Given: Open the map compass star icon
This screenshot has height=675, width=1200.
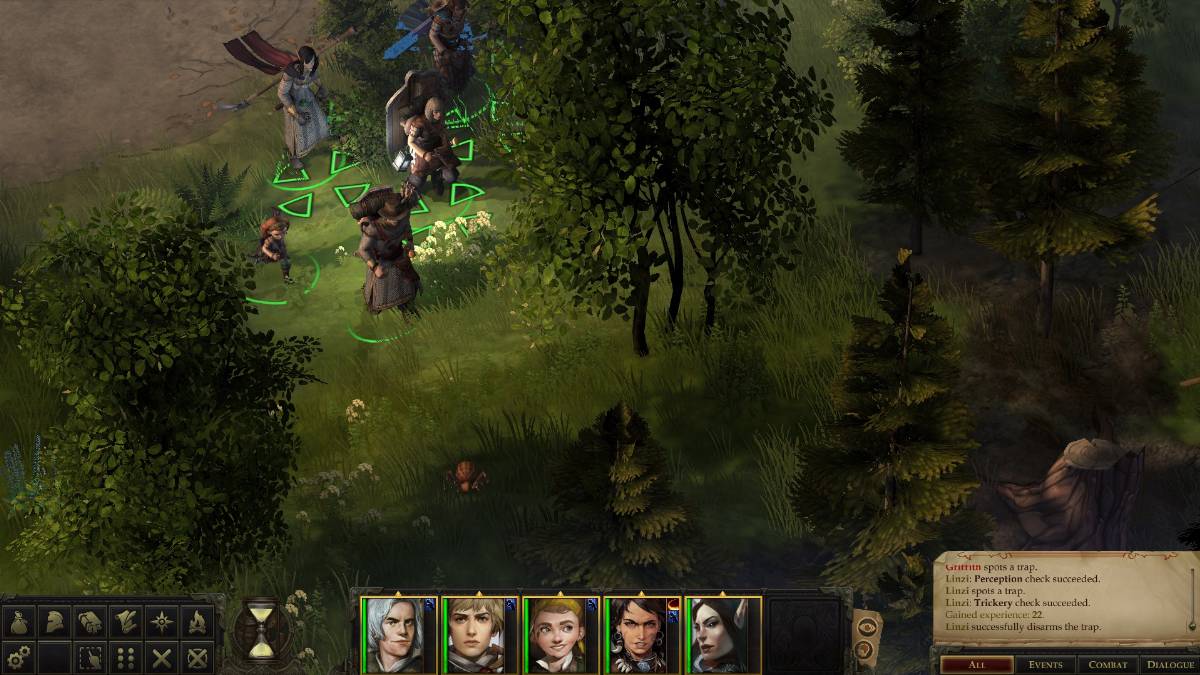Looking at the screenshot, I should (162, 622).
